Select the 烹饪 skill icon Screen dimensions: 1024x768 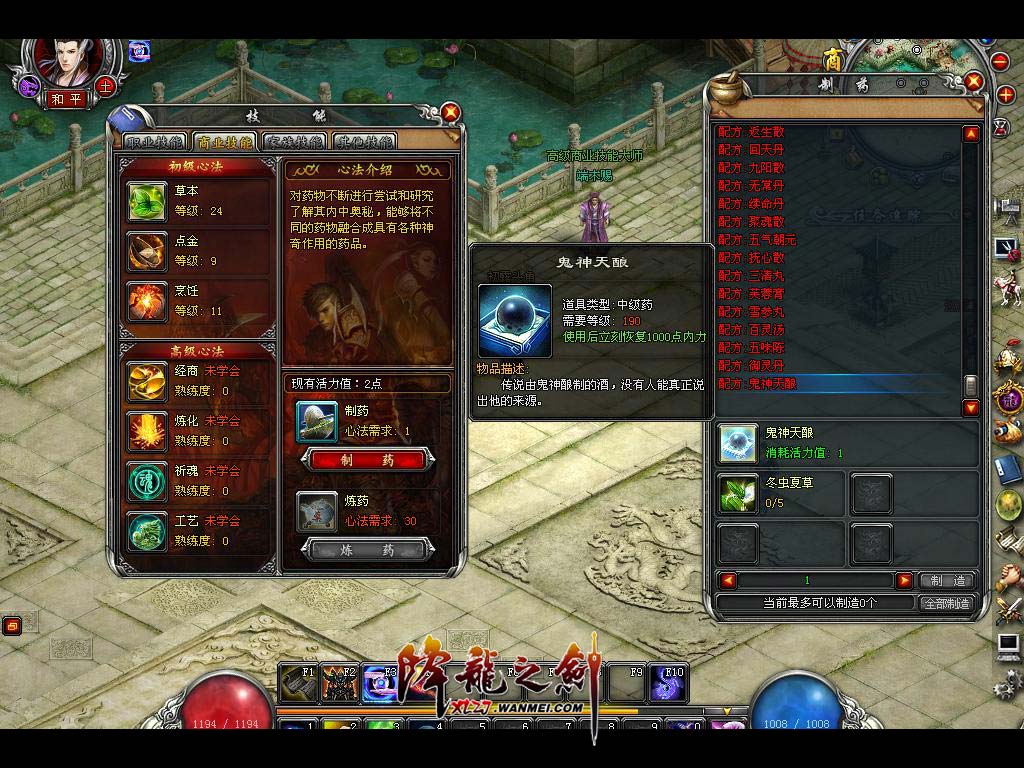click(x=147, y=302)
